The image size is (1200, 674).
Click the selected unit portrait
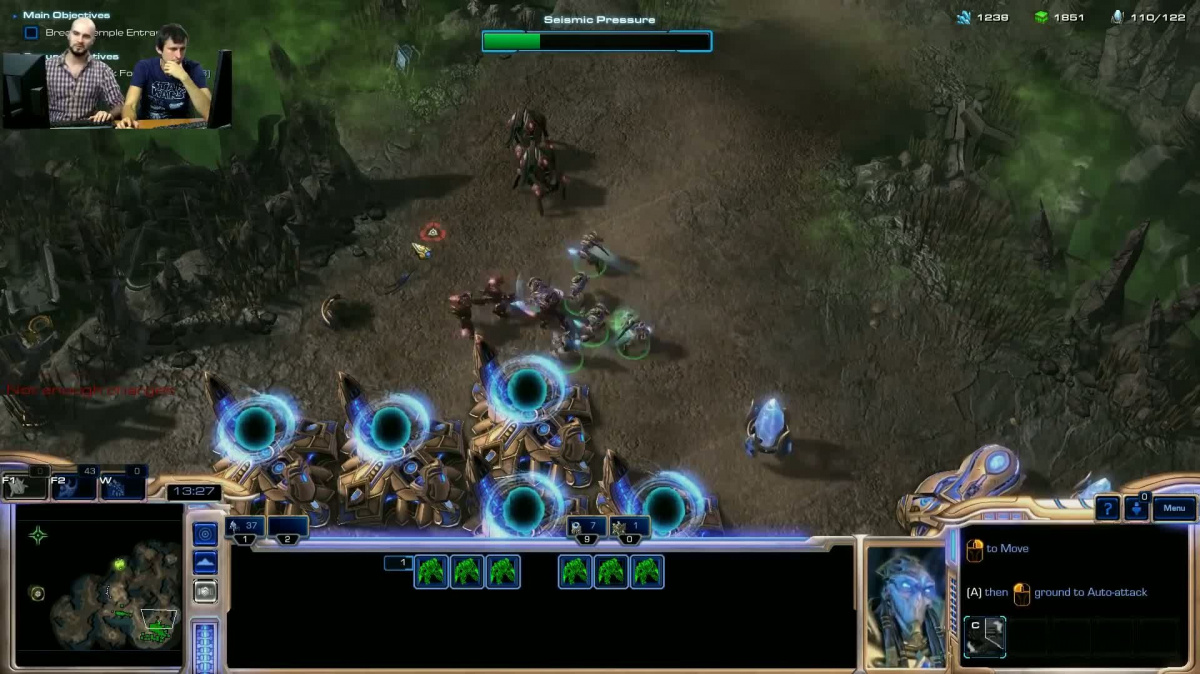[905, 606]
